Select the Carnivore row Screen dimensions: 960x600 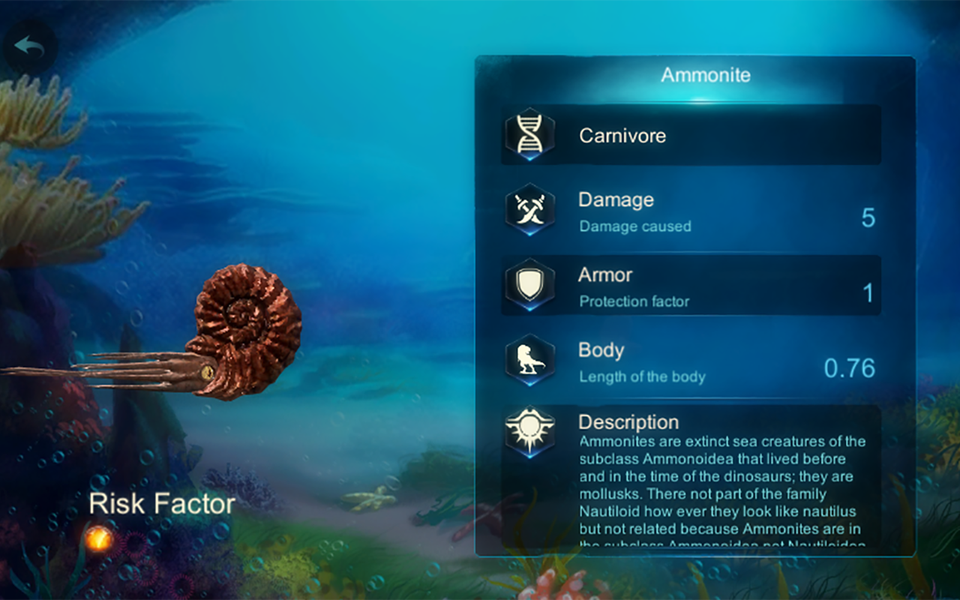tap(691, 136)
